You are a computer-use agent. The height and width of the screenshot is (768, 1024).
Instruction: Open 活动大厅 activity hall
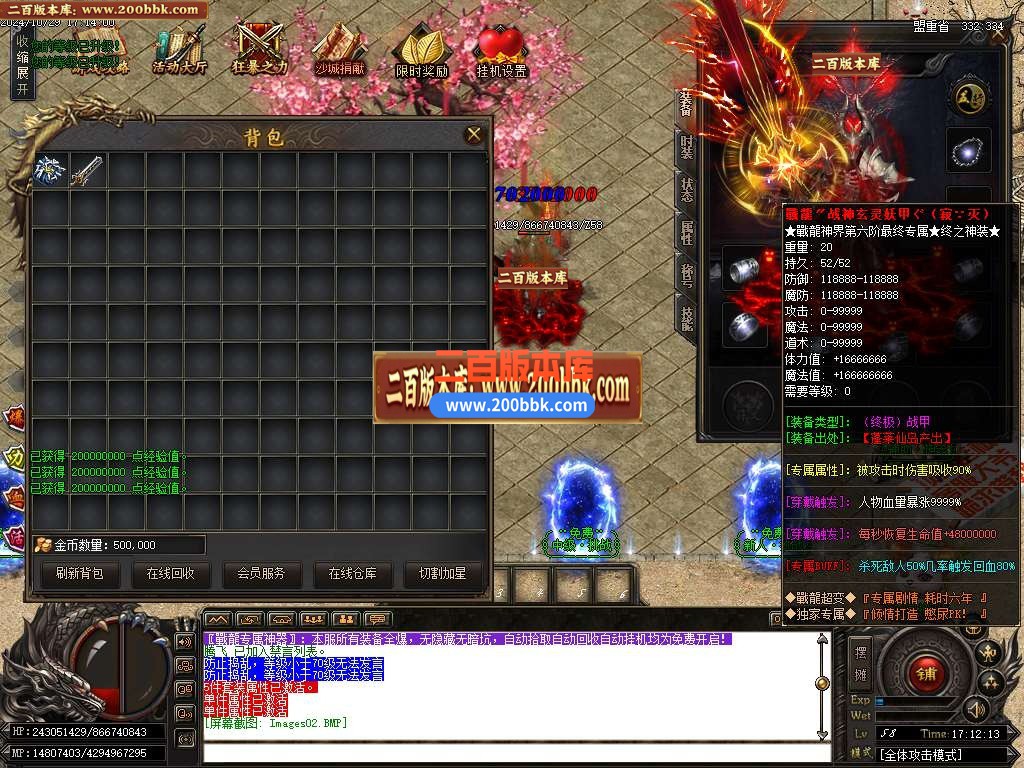click(x=180, y=50)
